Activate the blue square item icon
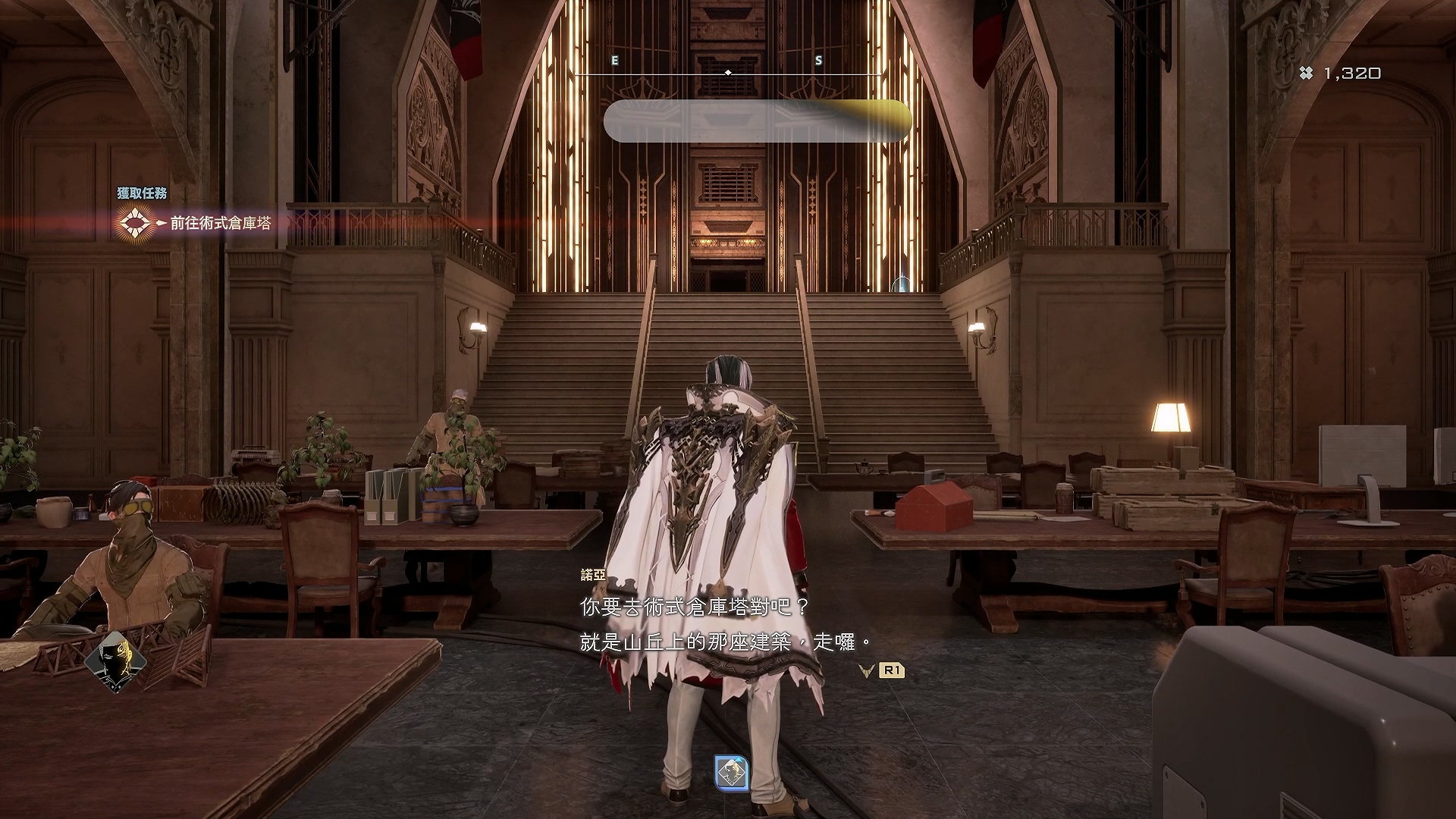Screen dimensions: 1456x819 tap(732, 773)
